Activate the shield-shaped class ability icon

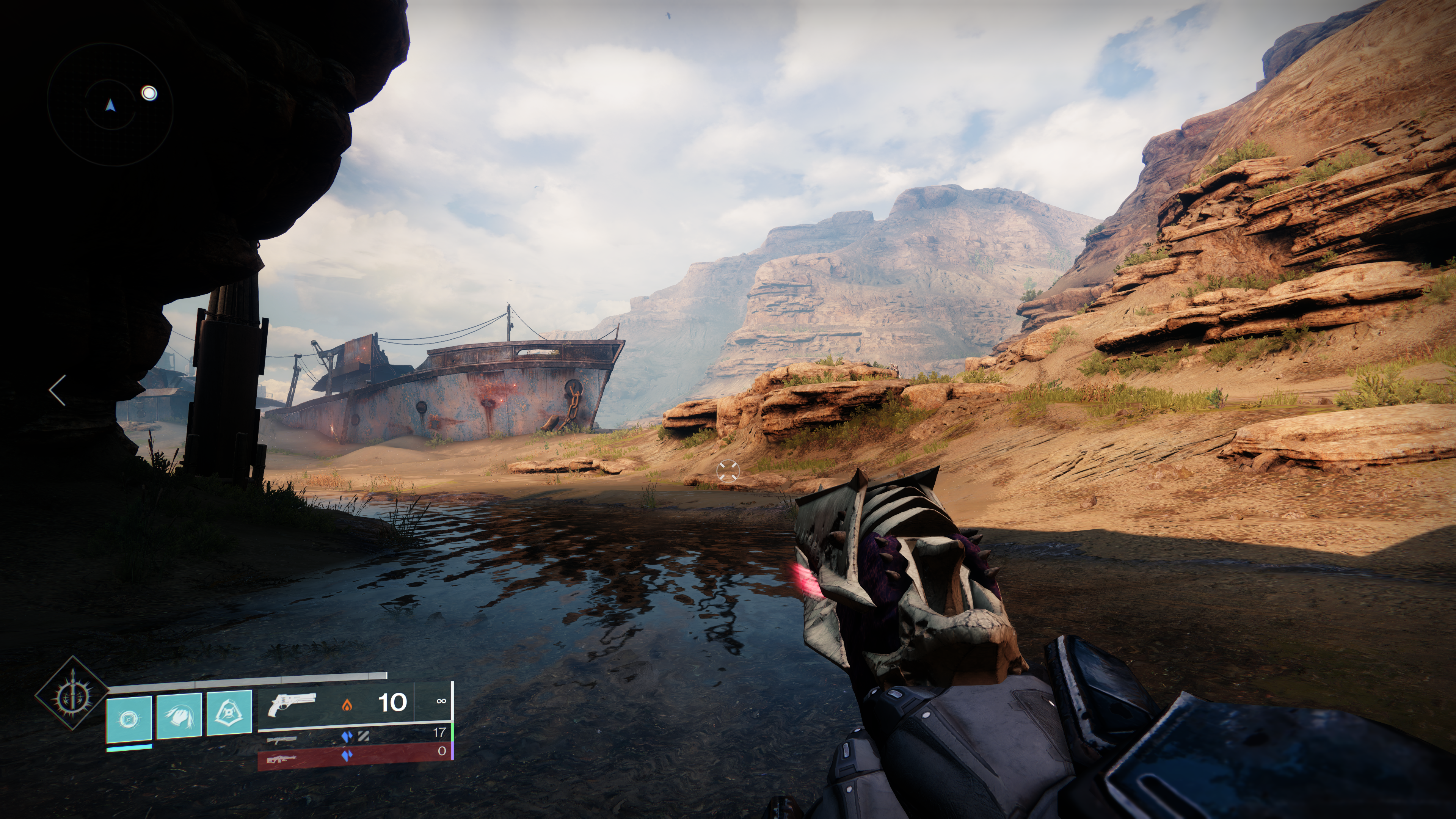click(x=229, y=713)
